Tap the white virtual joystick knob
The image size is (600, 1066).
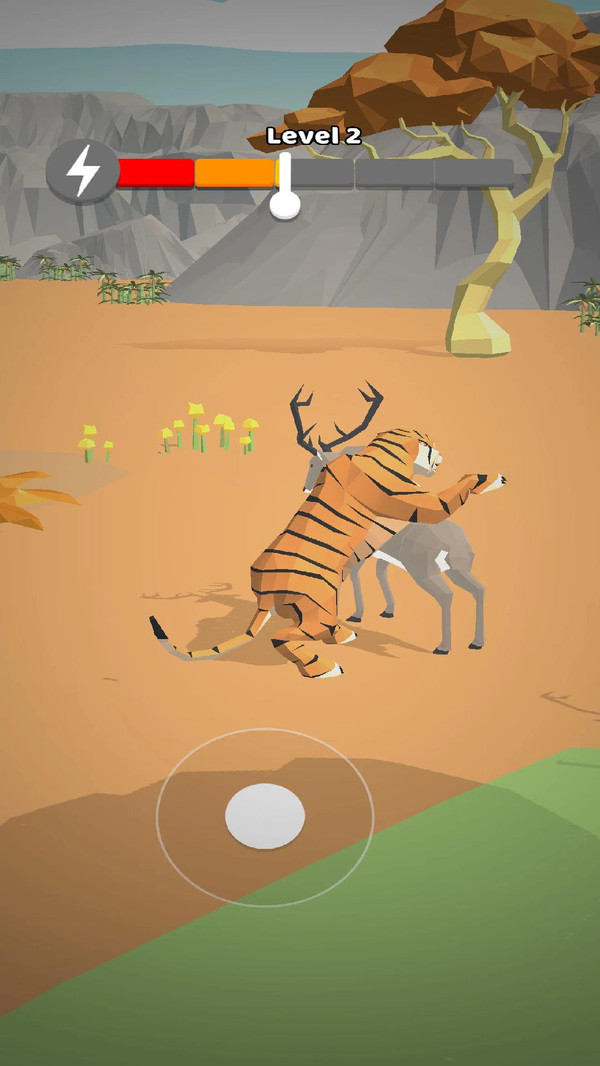tap(265, 816)
